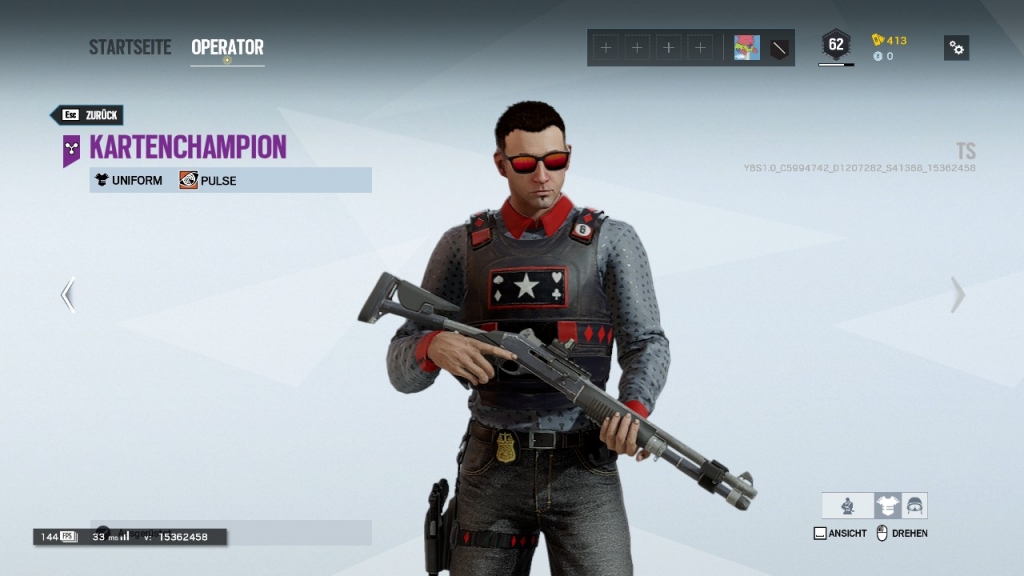
Task: Go back with the Zurück button
Action: point(88,115)
